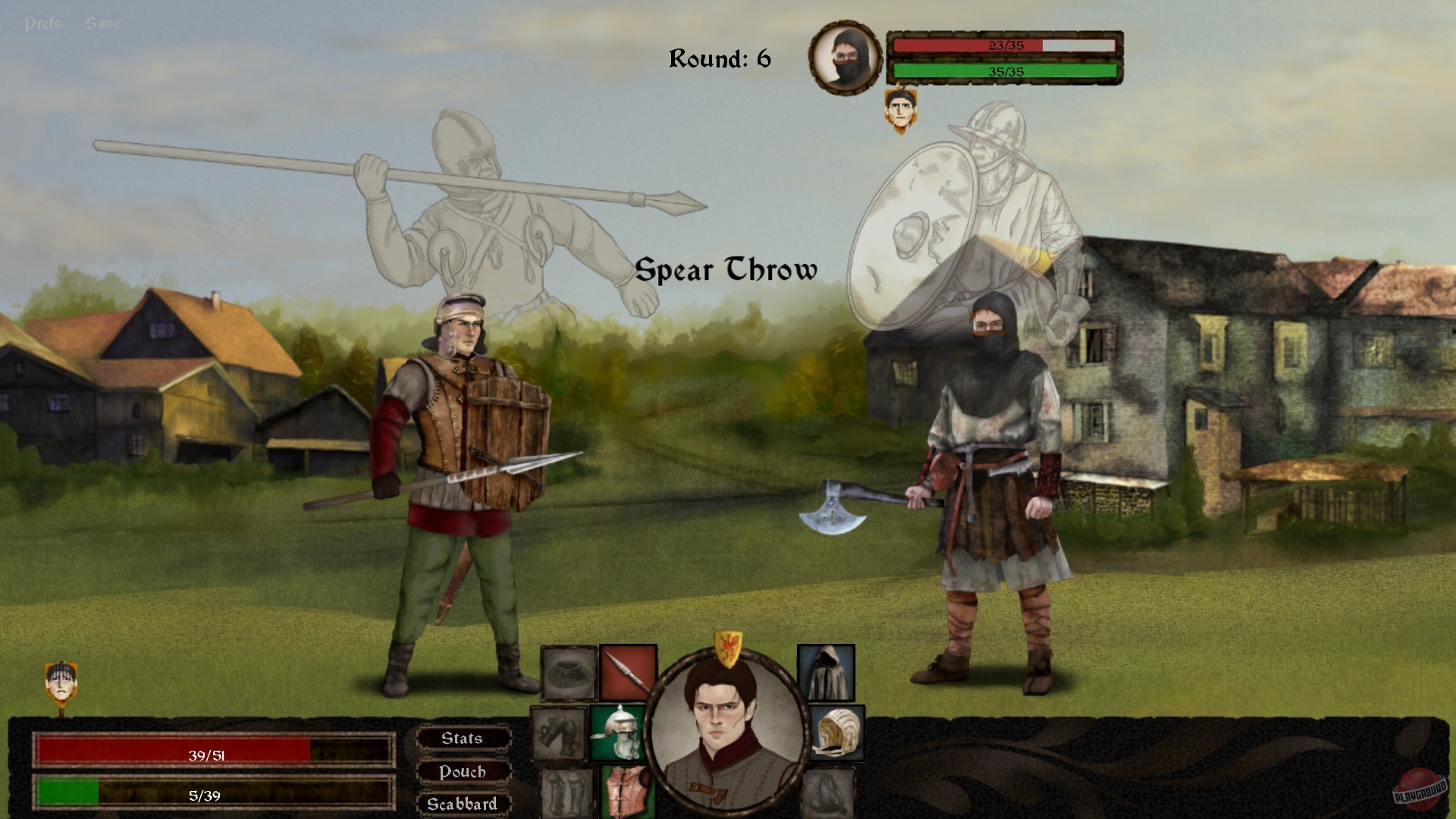Open the Stats panel
Screen dimensions: 1456x819
click(x=463, y=738)
